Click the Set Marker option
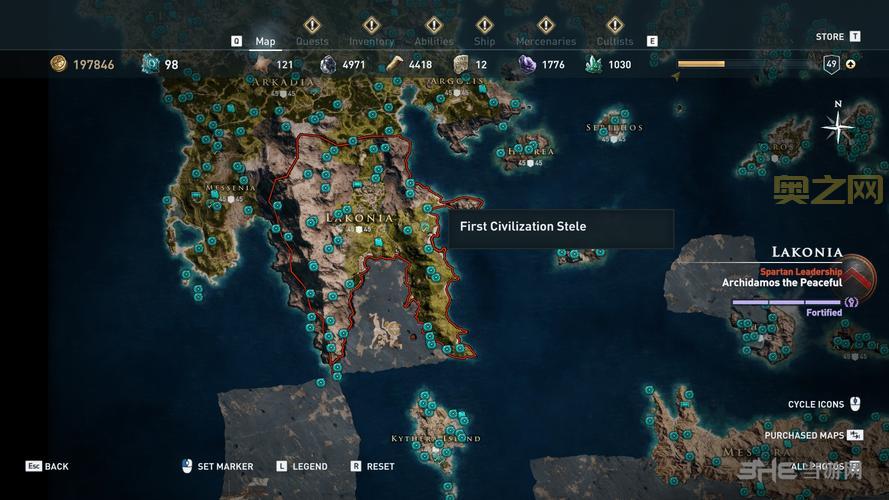This screenshot has width=889, height=500. (224, 466)
